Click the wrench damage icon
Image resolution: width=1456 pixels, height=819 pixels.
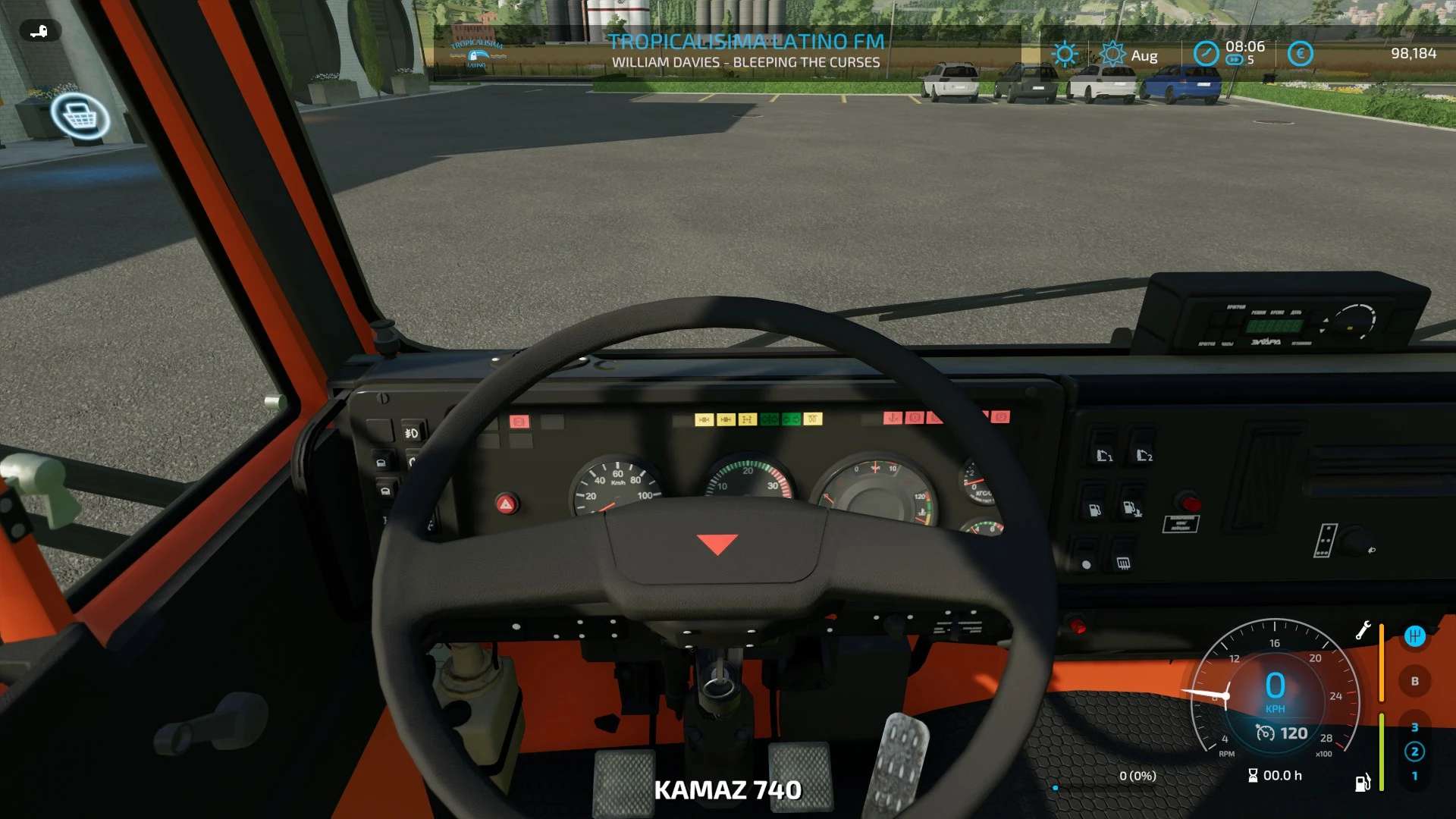pyautogui.click(x=1363, y=630)
